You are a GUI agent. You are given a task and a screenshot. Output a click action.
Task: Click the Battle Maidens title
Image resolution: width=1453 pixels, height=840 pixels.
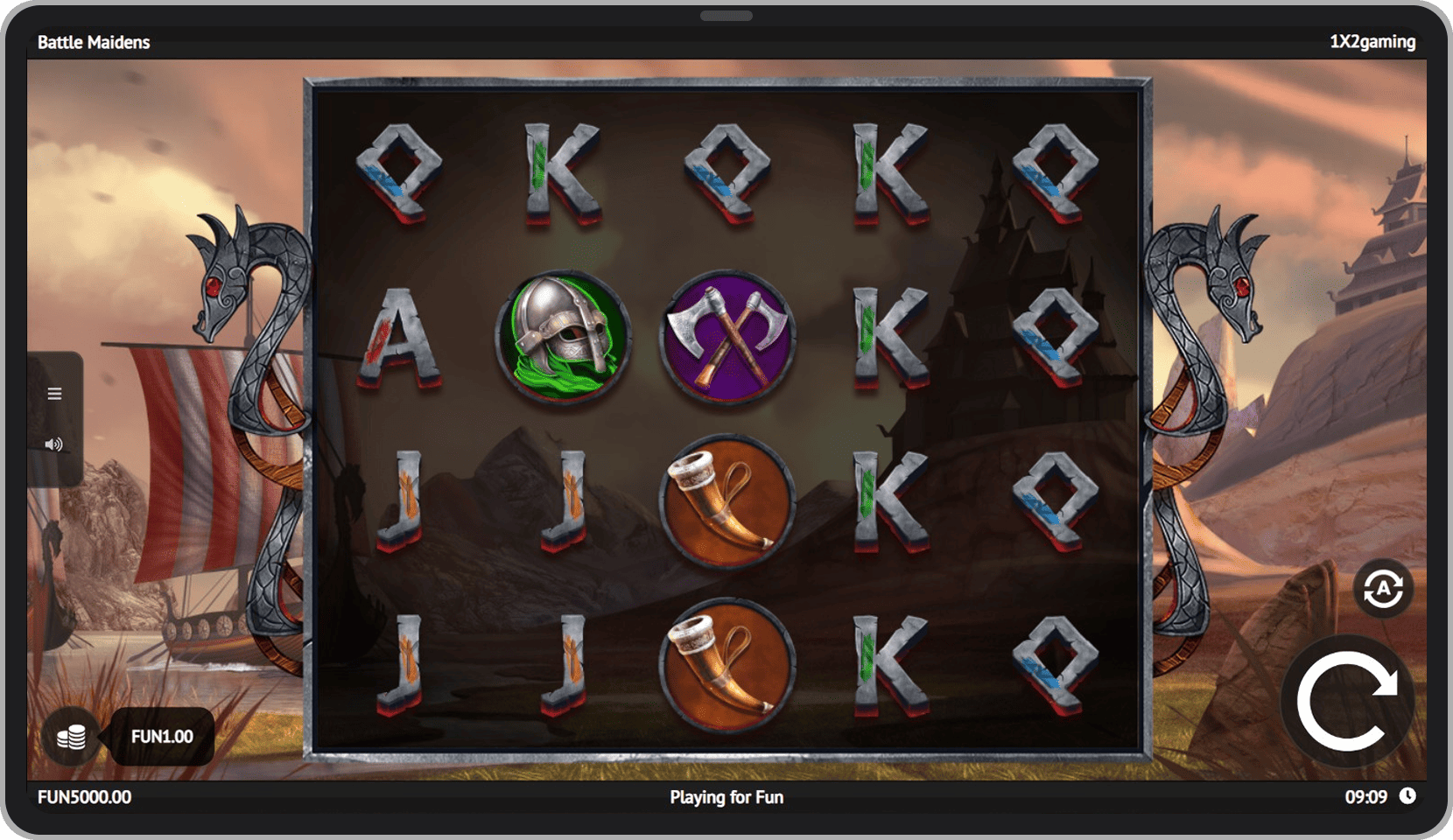click(94, 41)
